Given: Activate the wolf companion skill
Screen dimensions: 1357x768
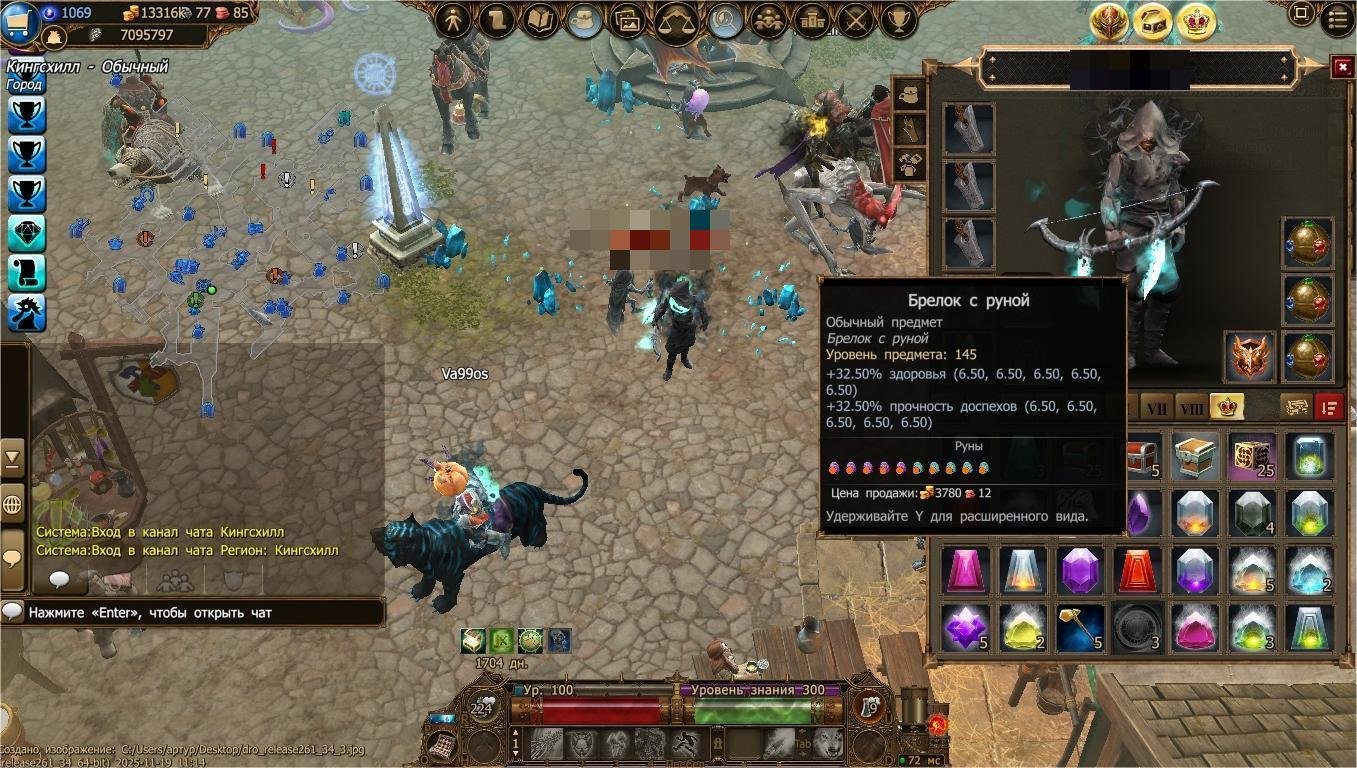Looking at the screenshot, I should 827,743.
